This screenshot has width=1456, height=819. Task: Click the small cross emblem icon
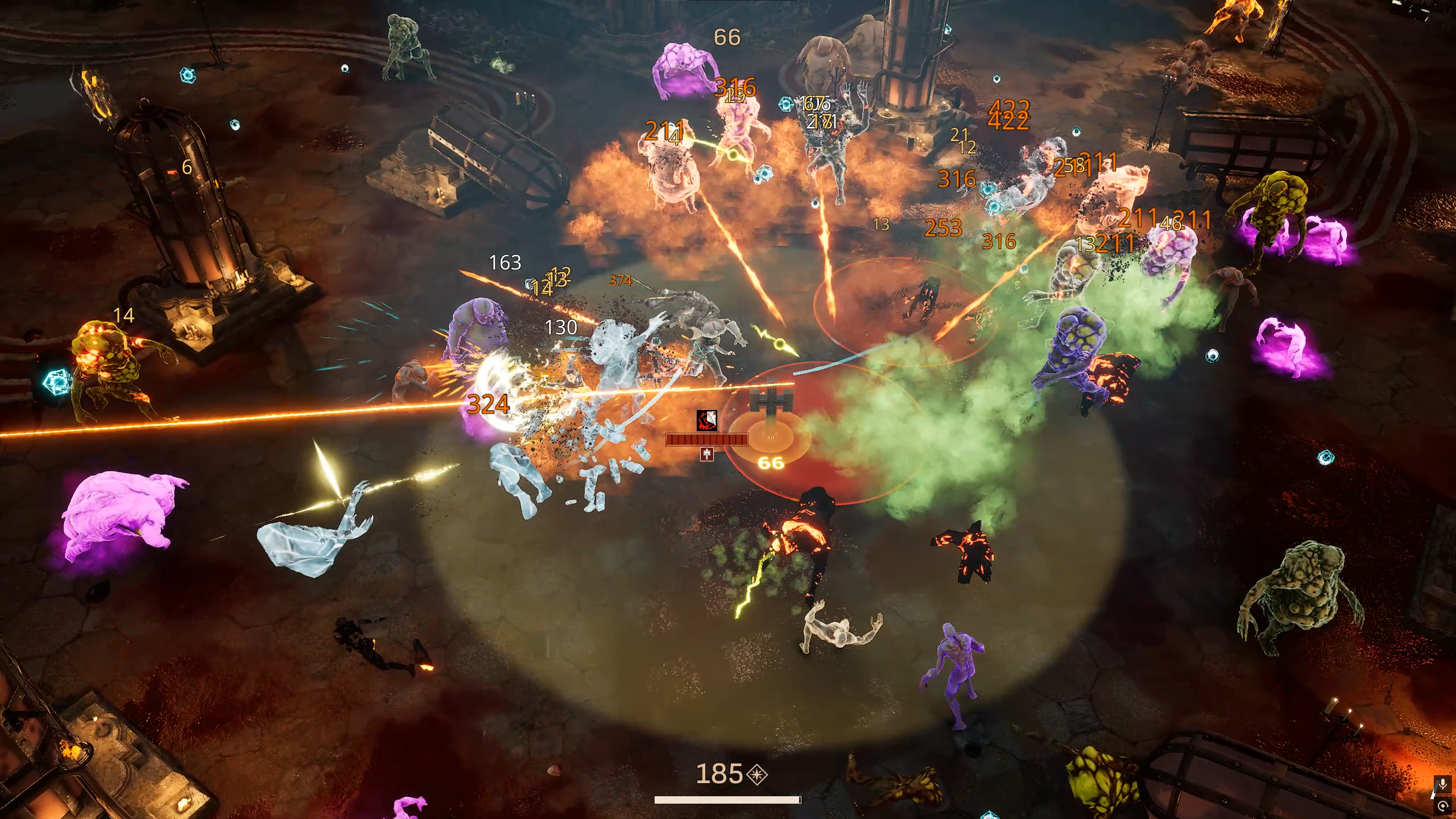pos(706,453)
